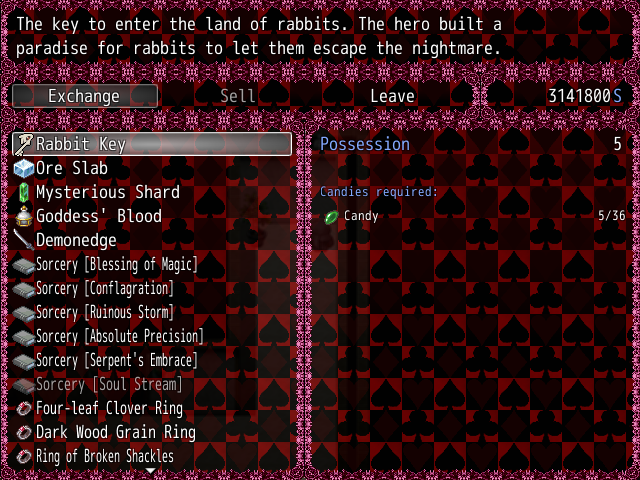The width and height of the screenshot is (640, 480).
Task: Select the Four-leaf Clover Ring
Action: 109,408
